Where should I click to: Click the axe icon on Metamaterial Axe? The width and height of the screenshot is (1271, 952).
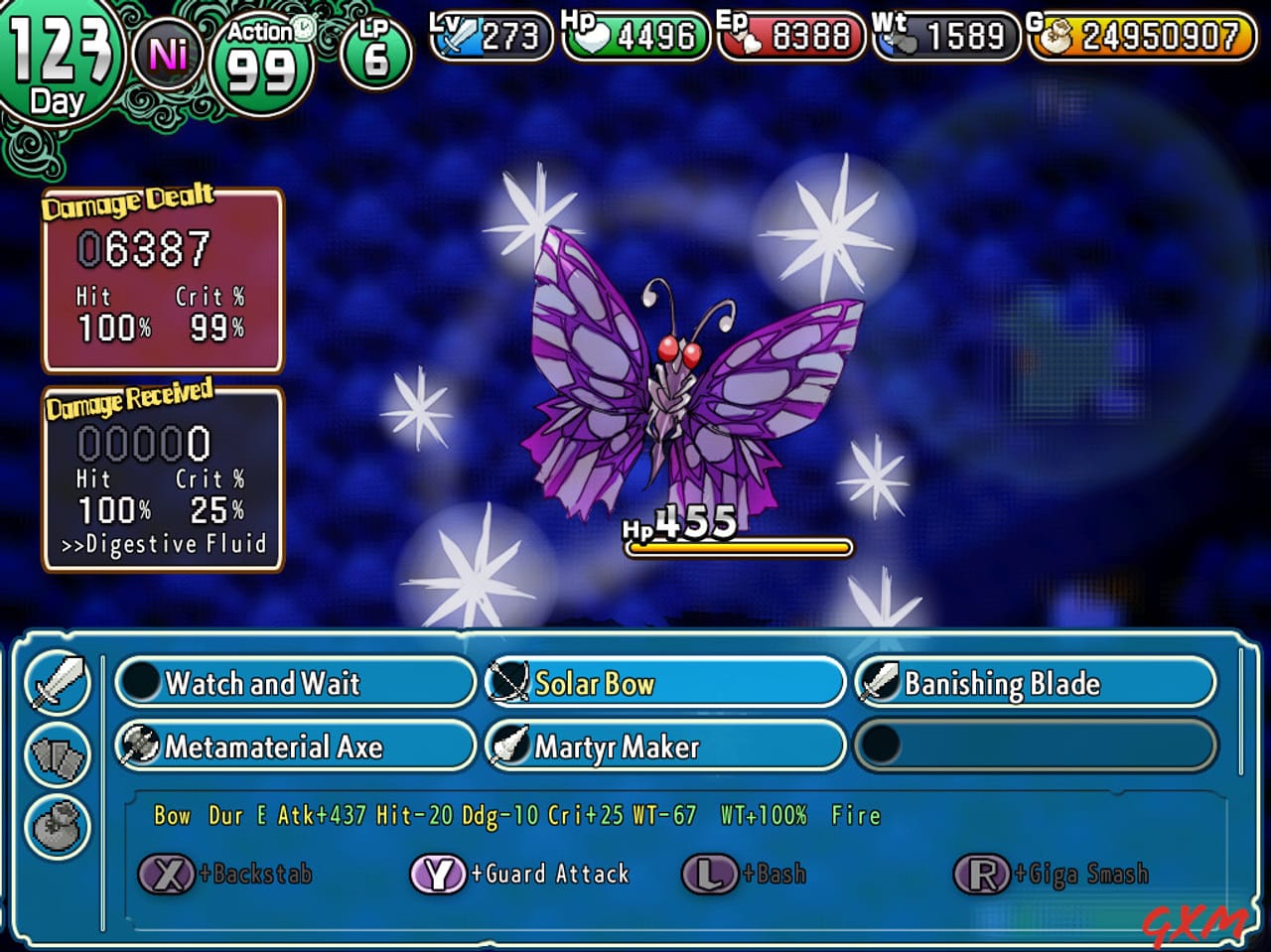coord(142,746)
